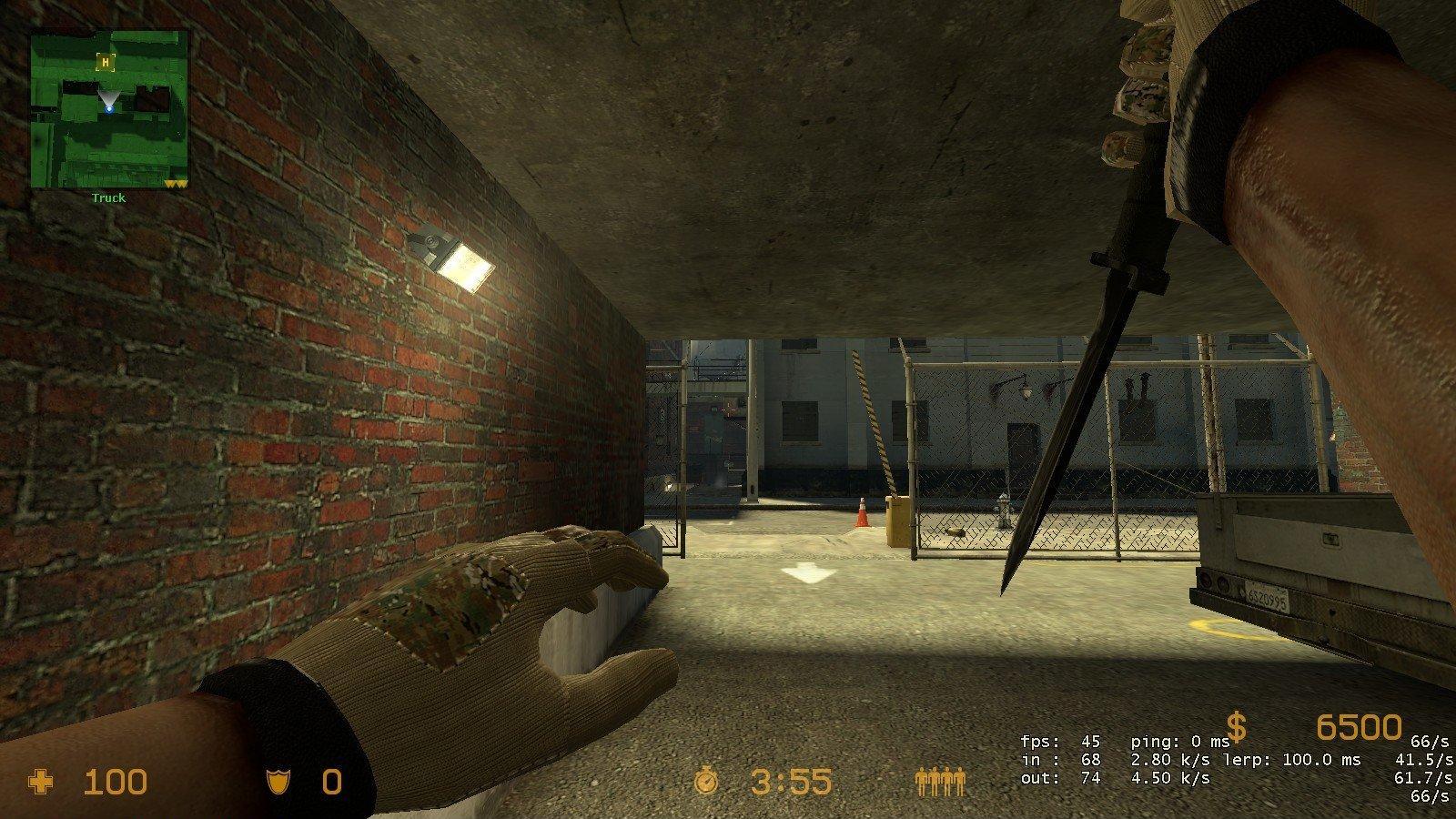
Task: Click the radar minimap
Action: [109, 109]
